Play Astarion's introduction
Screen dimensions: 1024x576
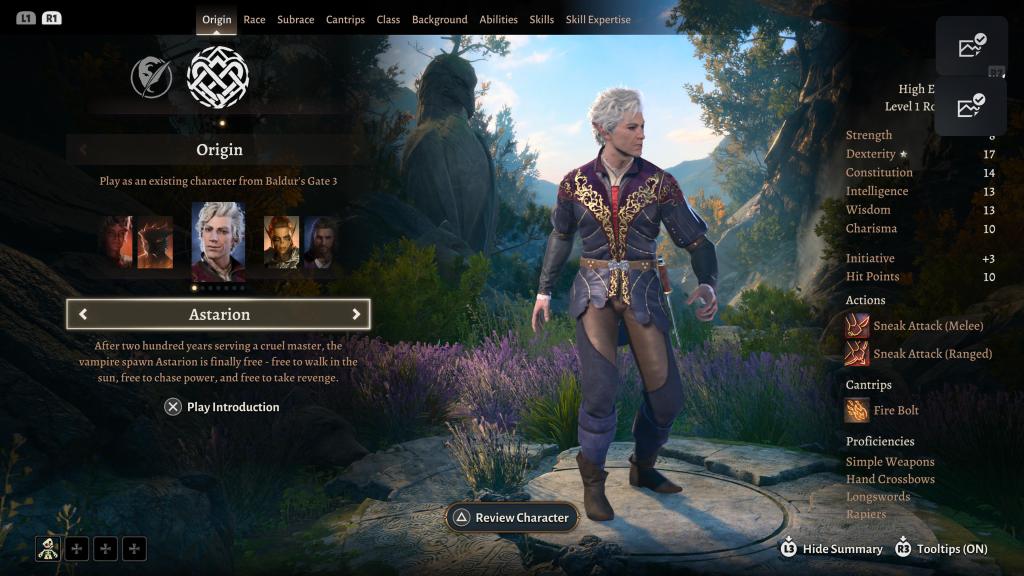coord(222,407)
